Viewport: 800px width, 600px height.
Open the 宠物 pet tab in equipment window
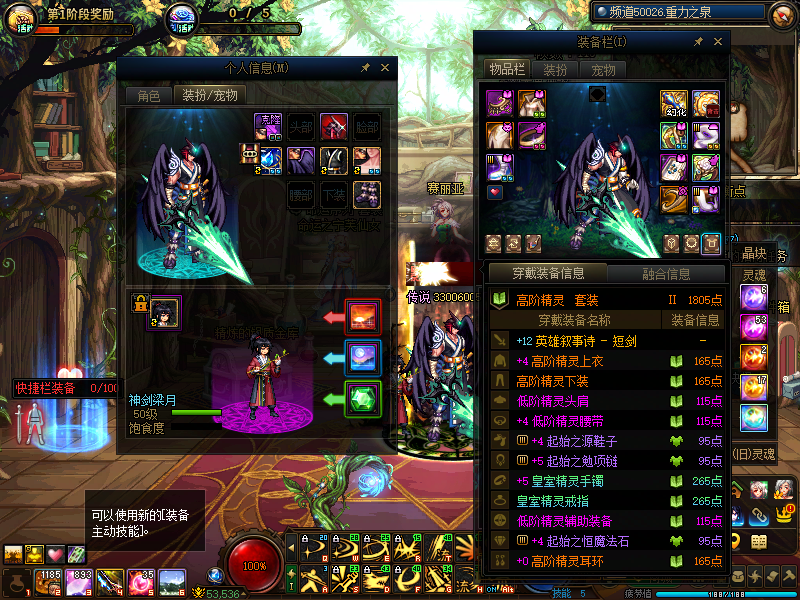[x=603, y=69]
